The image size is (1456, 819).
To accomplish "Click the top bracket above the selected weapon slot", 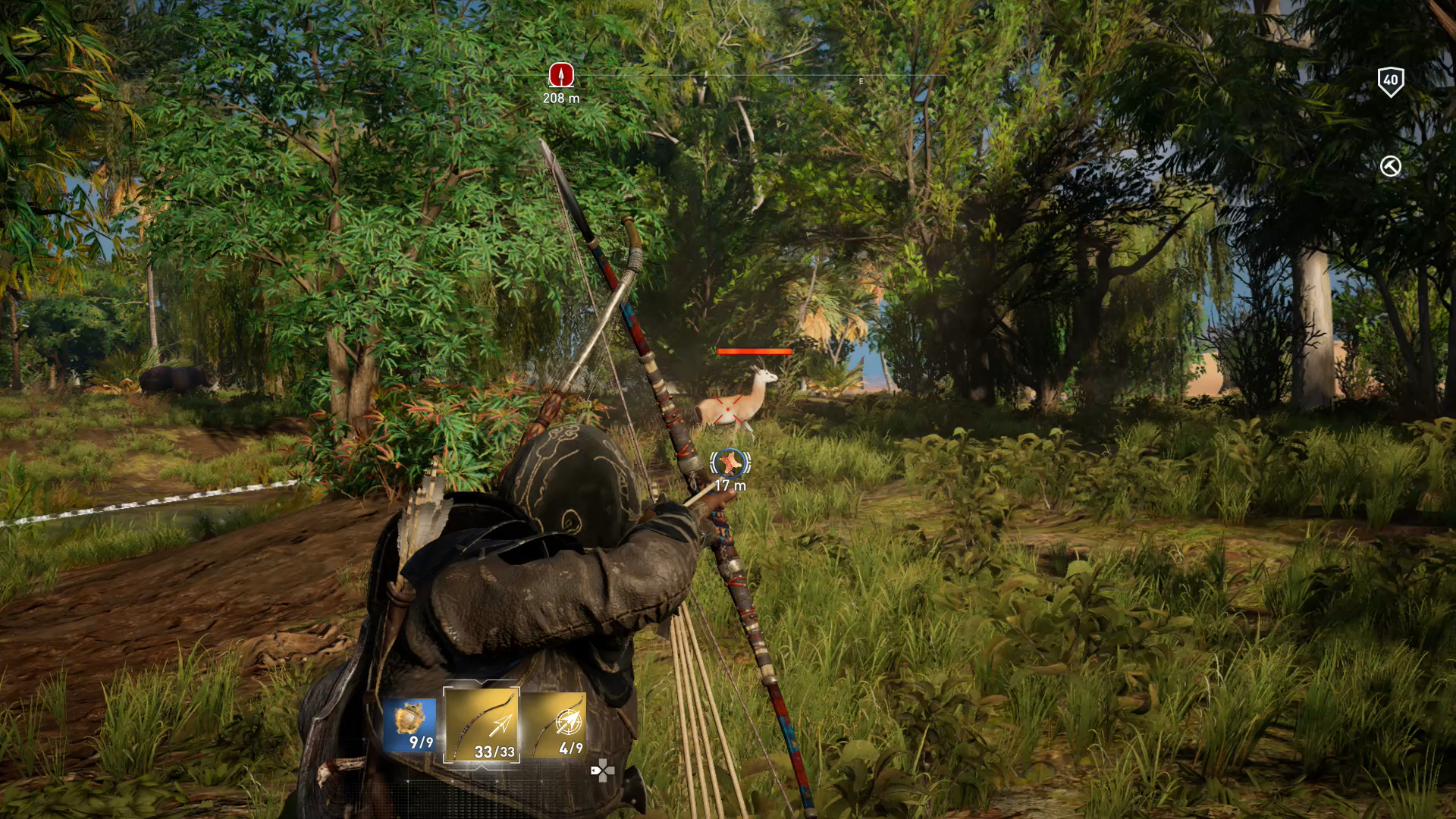I will tap(482, 682).
